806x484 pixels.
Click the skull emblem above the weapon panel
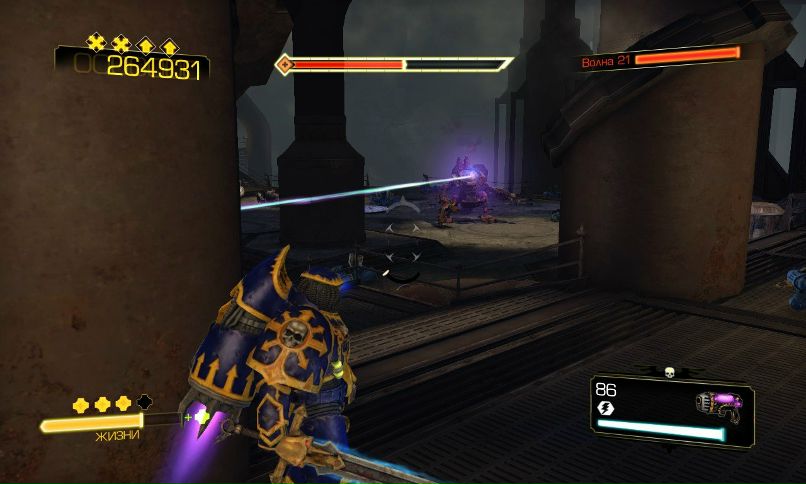pos(668,372)
